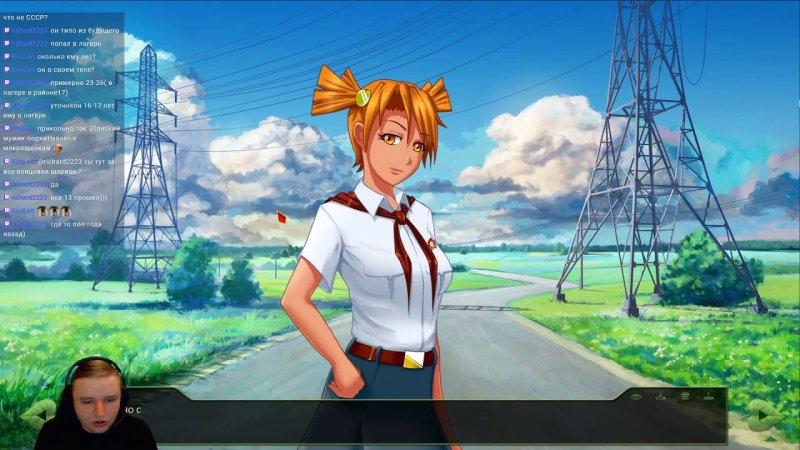Viewport: 800px width, 450px height.
Task: Advance dialogue with the green forward arrow
Action: pyautogui.click(x=763, y=414)
